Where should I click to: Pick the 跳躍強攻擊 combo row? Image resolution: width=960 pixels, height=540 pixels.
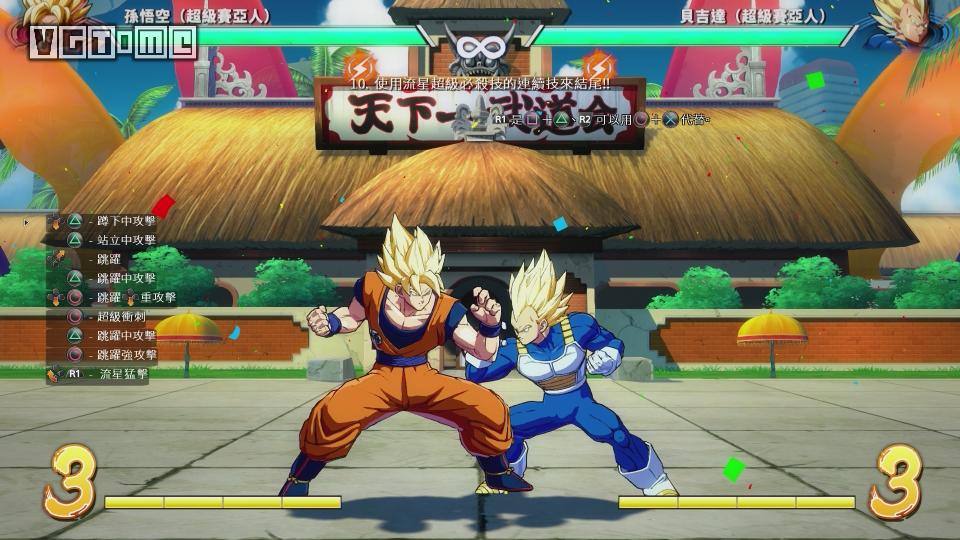tap(126, 354)
